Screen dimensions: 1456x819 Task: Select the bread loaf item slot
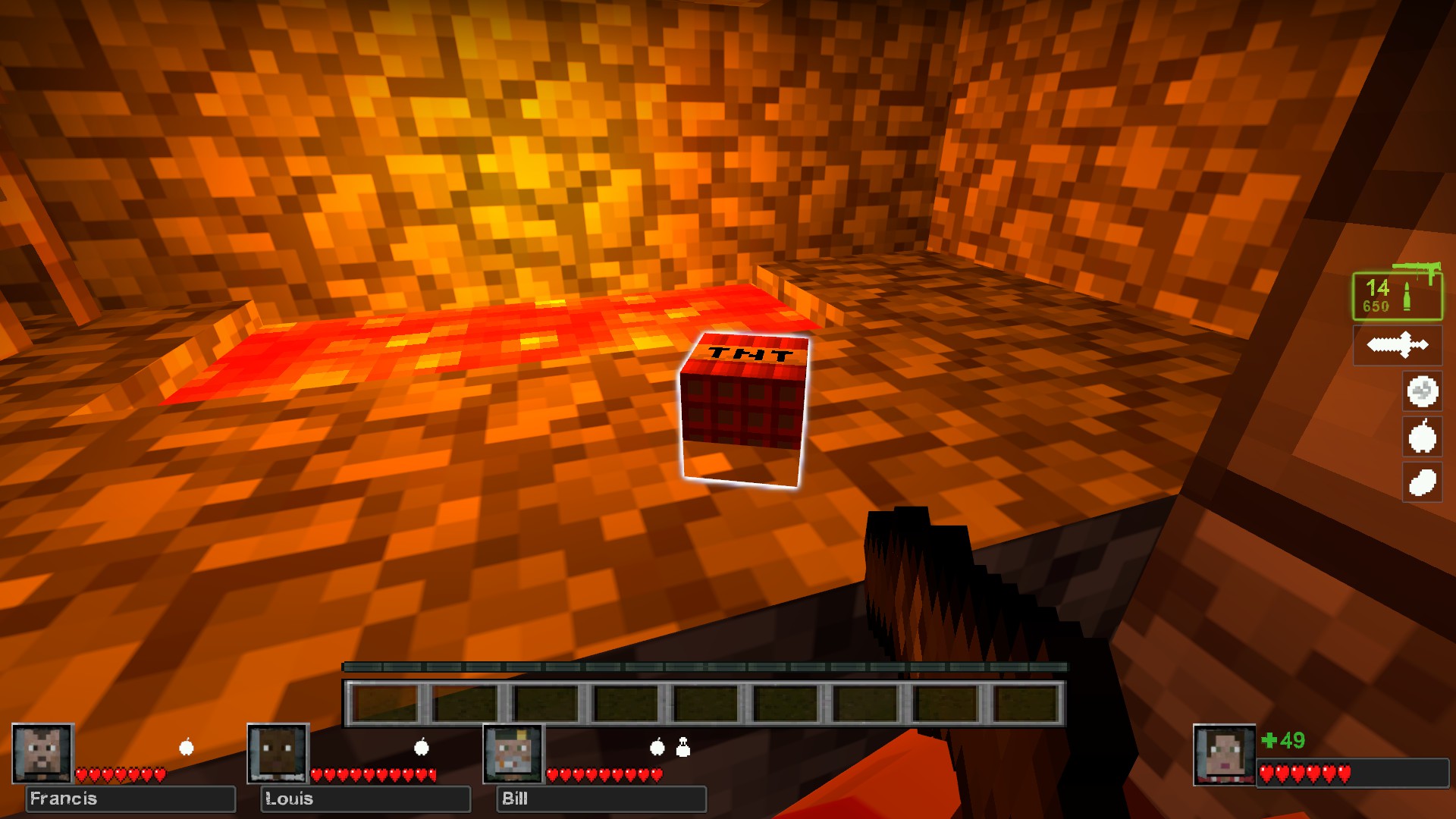coord(1422,482)
